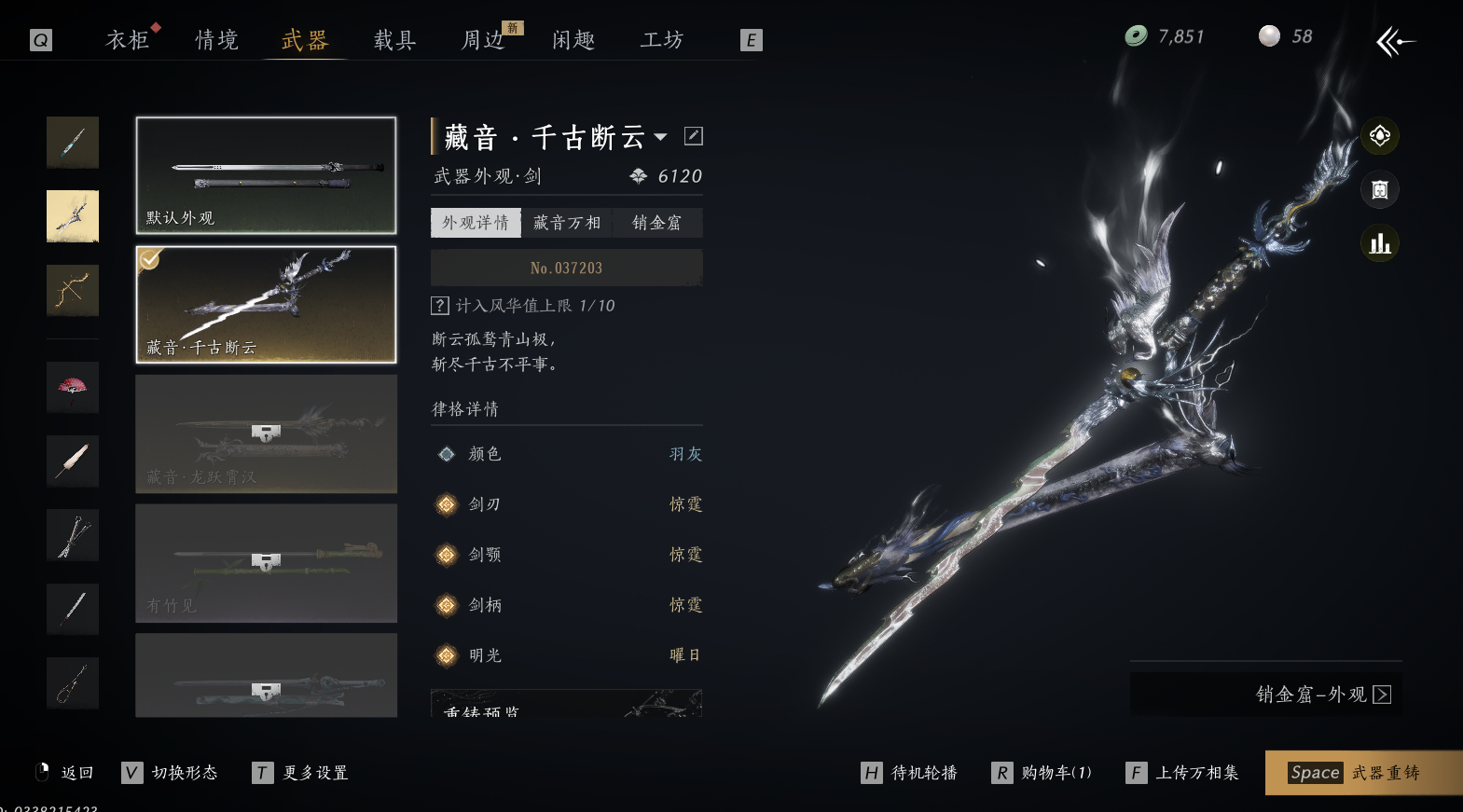Switch to the 情境 tab
Screen dimensions: 1463x812
(x=216, y=40)
